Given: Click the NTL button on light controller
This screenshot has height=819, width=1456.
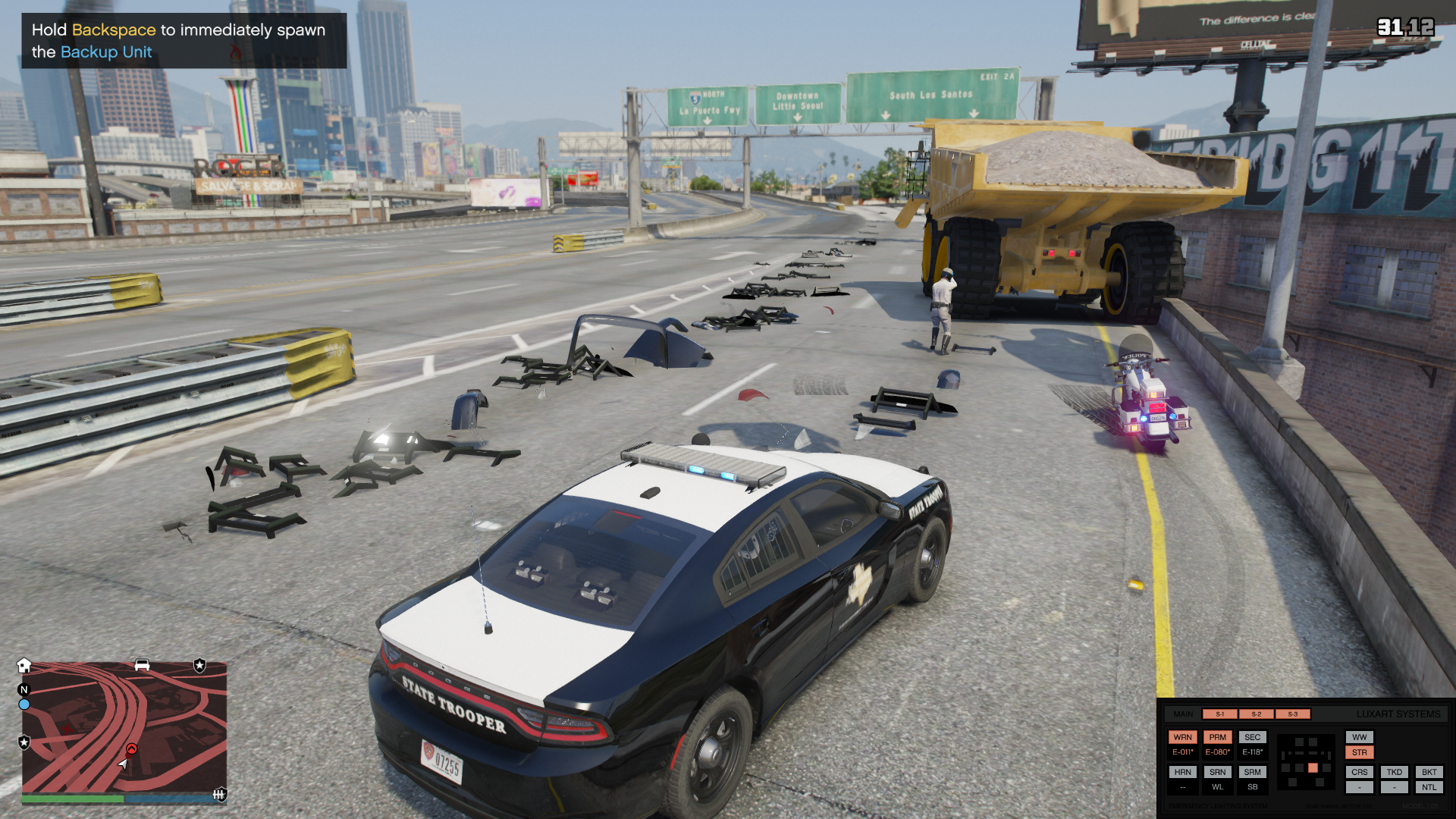Looking at the screenshot, I should (1429, 787).
